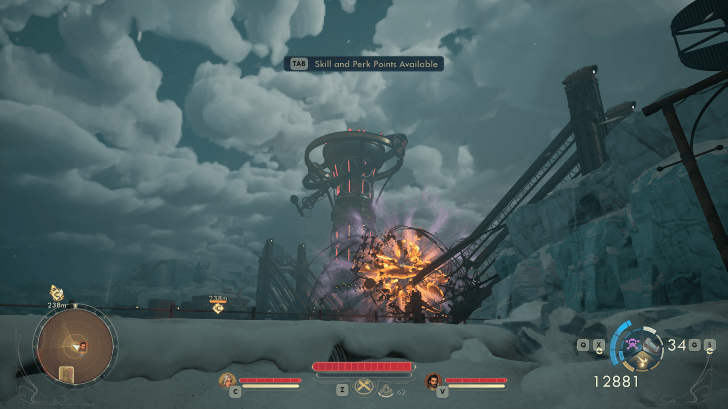Screen dimensions: 728x409
Task: Open the circular minimap radar
Action: pos(75,345)
